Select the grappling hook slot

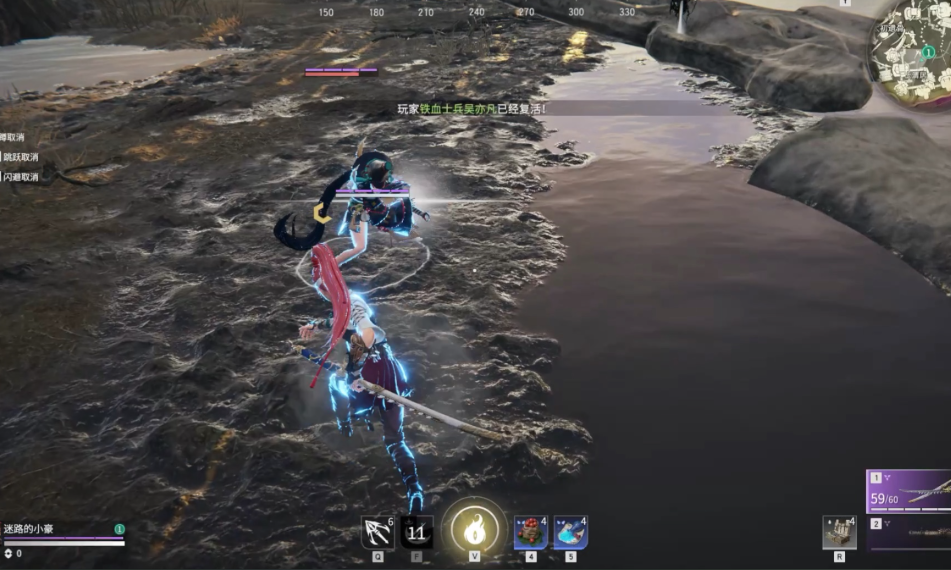pos(377,532)
